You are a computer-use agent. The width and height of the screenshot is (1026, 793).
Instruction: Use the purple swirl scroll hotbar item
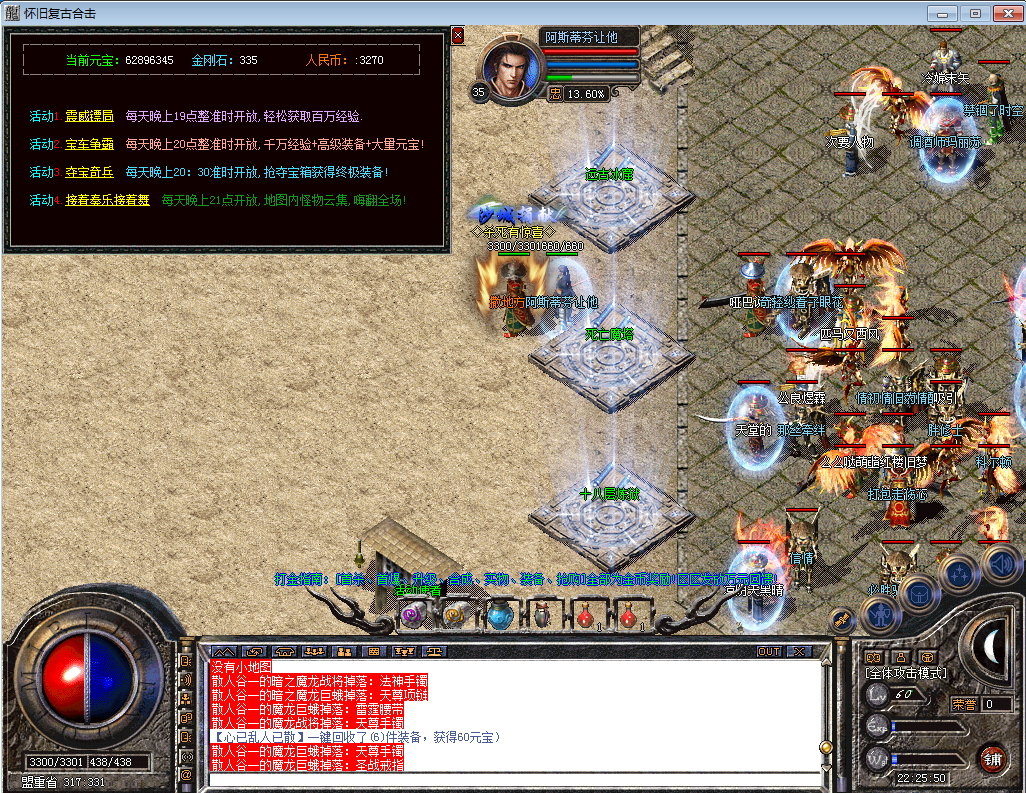(x=411, y=615)
